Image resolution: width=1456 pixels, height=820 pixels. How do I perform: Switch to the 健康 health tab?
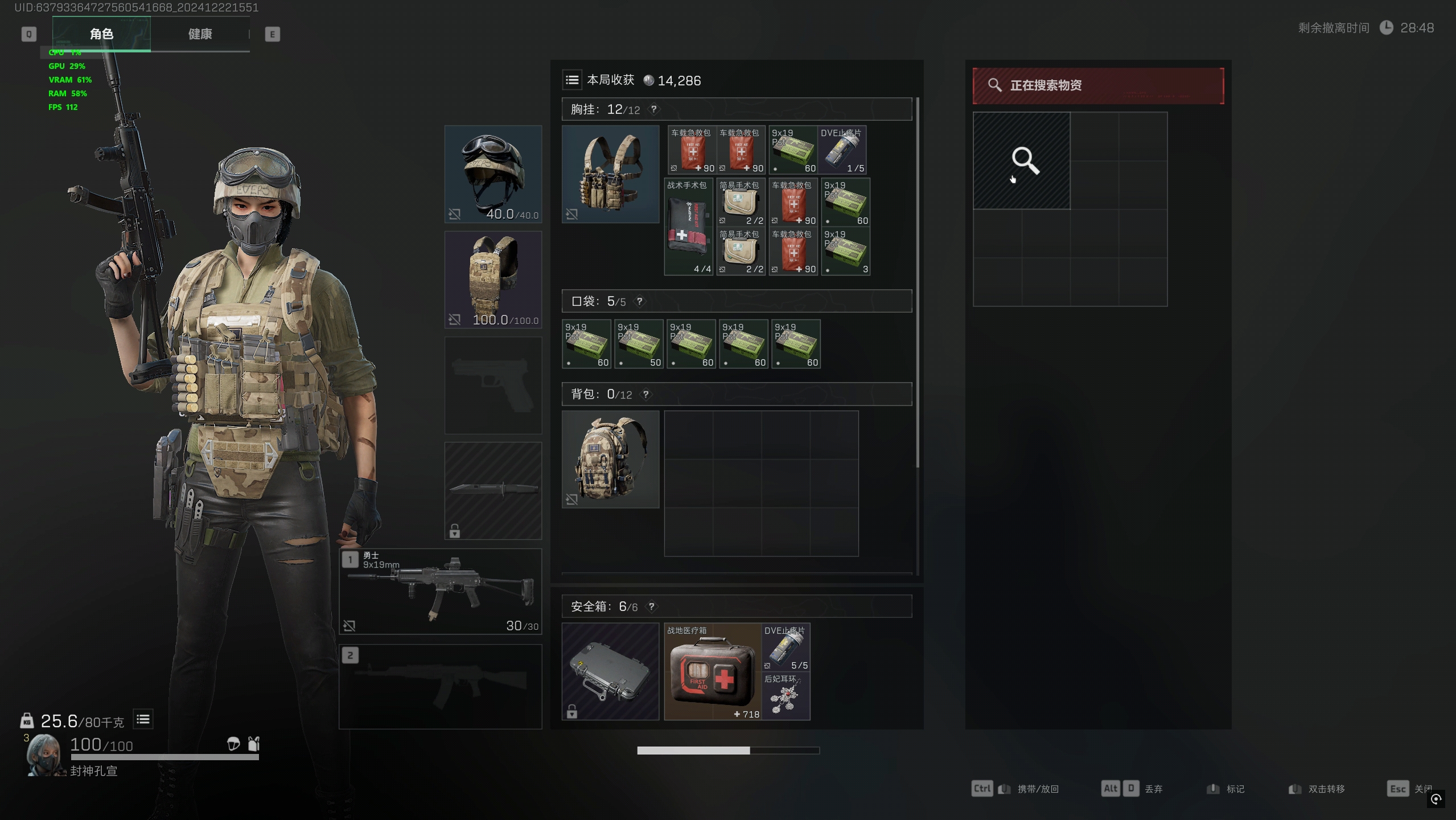click(200, 34)
